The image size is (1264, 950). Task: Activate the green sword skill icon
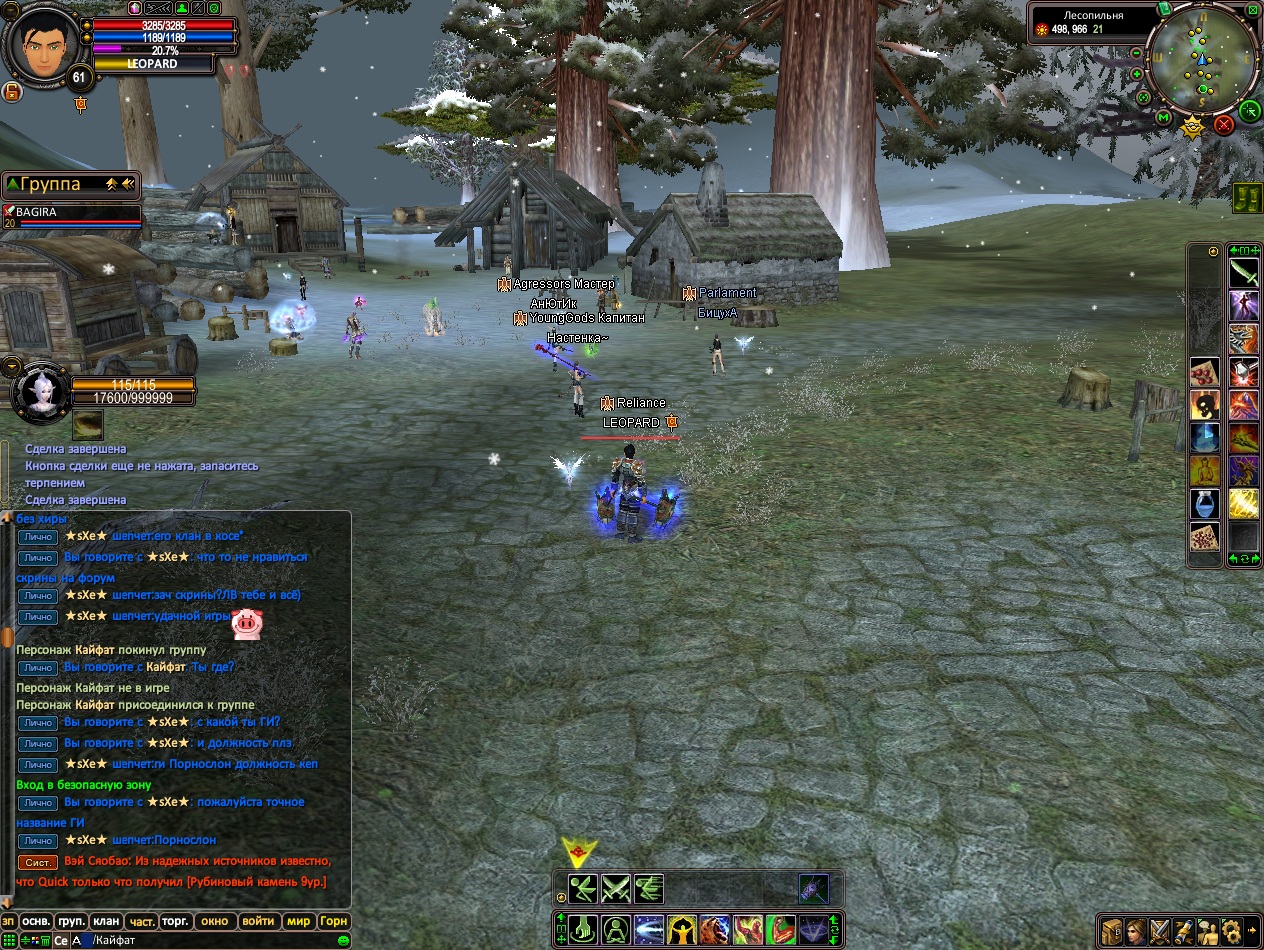[1243, 273]
